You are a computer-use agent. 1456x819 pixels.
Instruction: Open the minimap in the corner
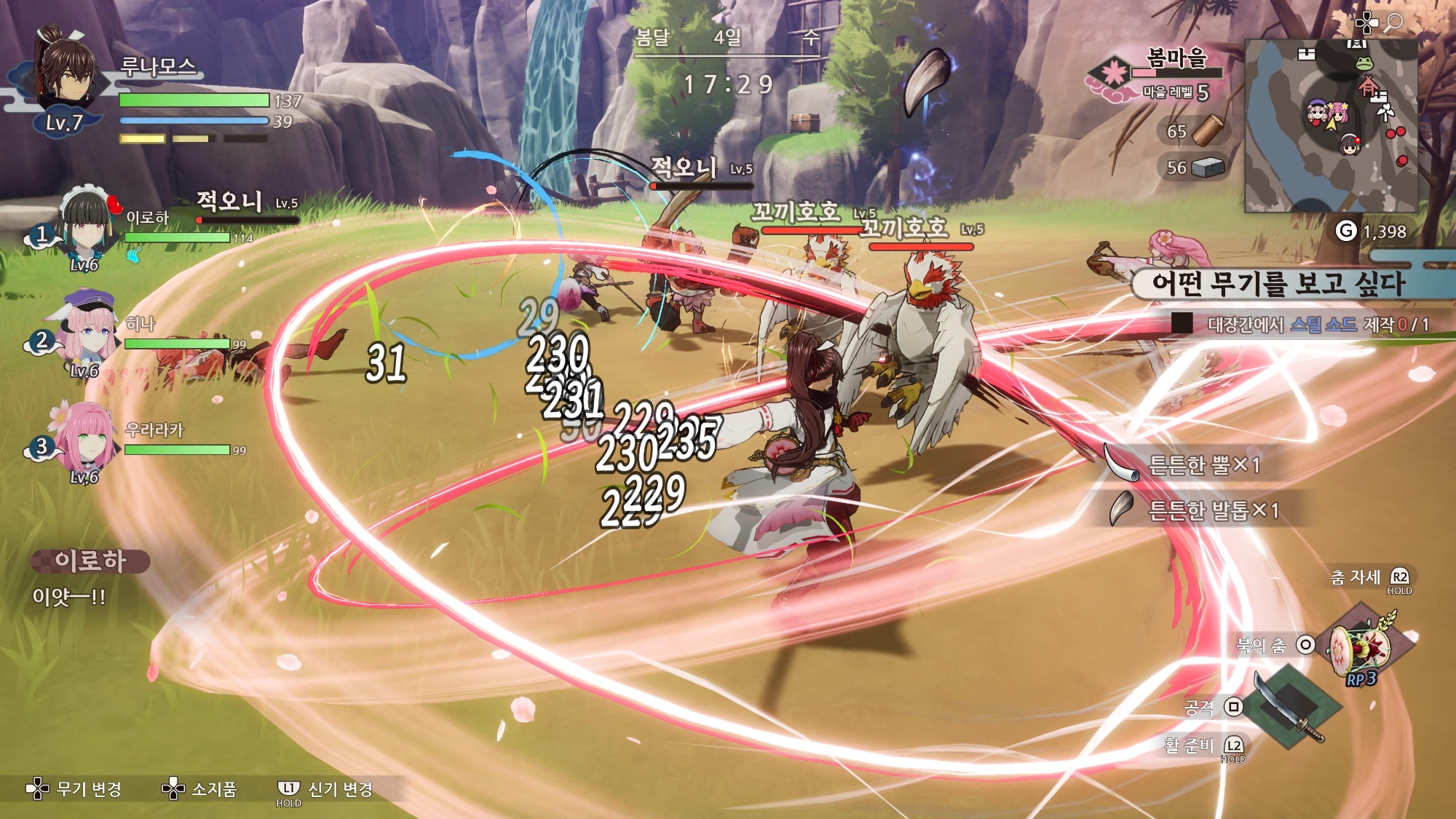pos(1331,125)
